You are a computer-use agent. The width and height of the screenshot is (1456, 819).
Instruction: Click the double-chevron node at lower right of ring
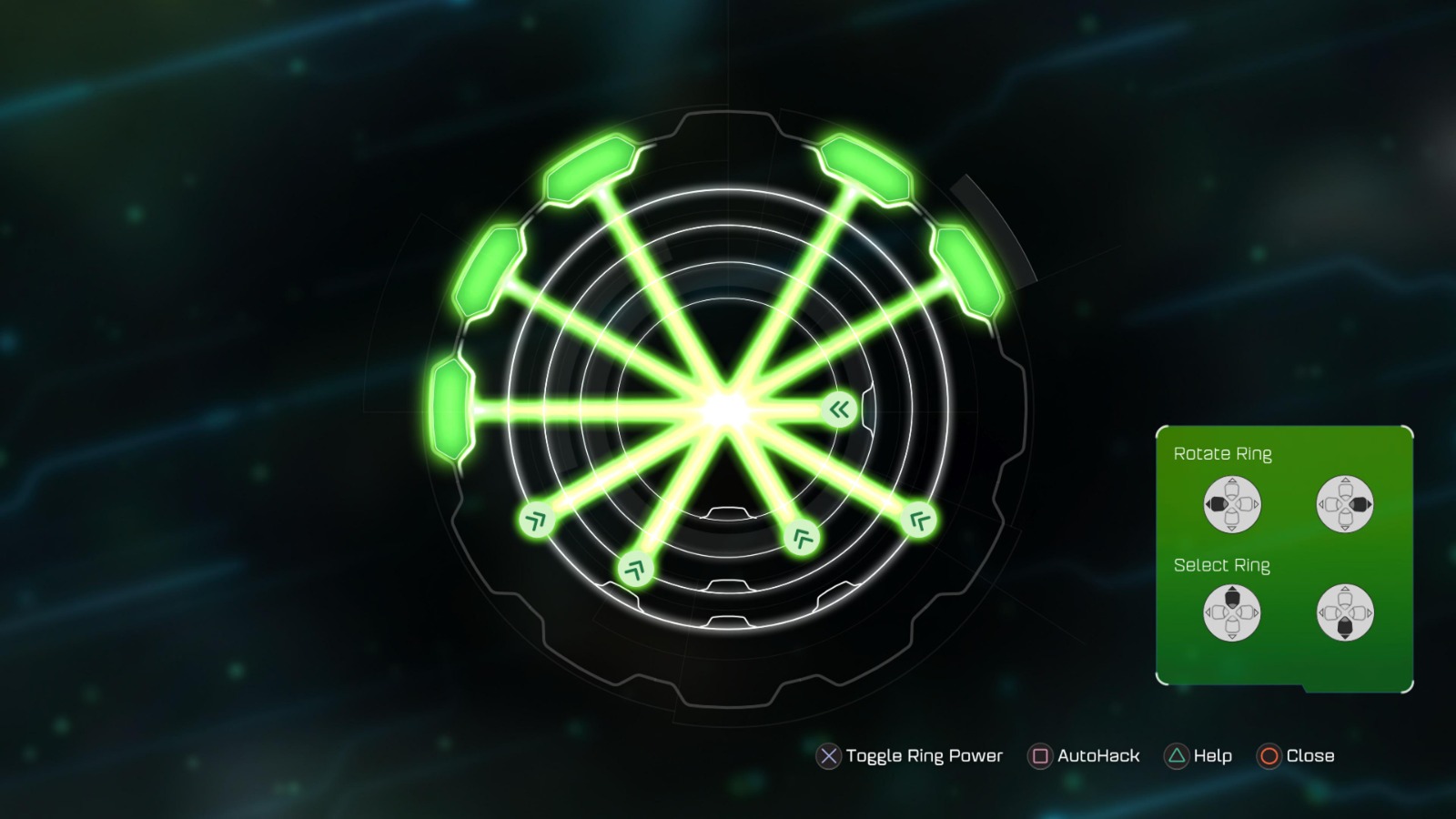point(919,519)
